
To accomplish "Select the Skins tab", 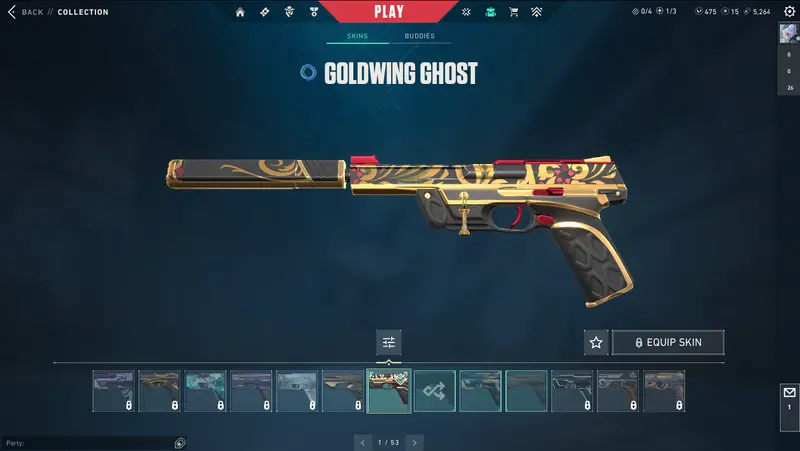I will (357, 36).
